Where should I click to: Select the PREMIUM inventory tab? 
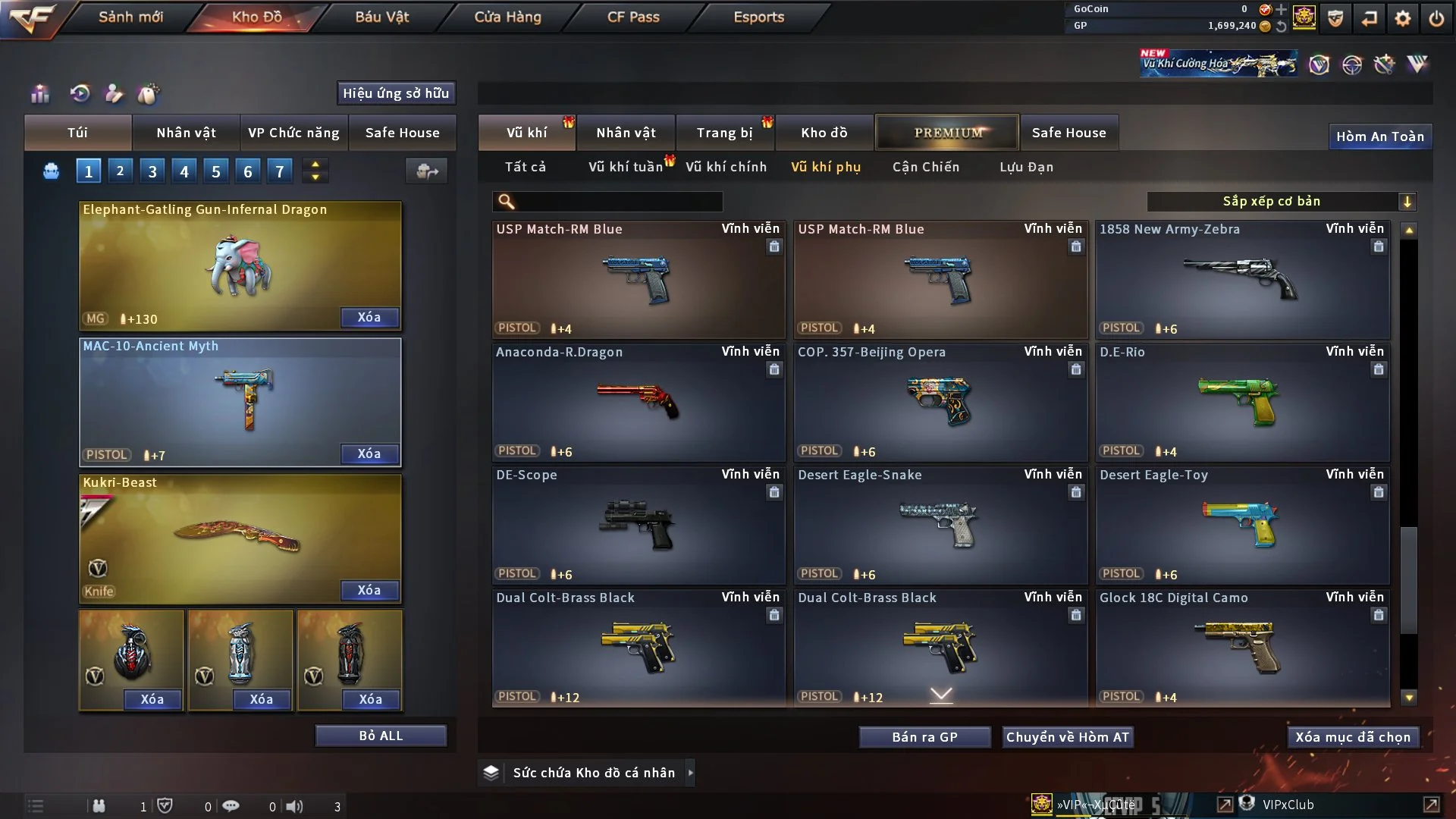click(x=947, y=133)
